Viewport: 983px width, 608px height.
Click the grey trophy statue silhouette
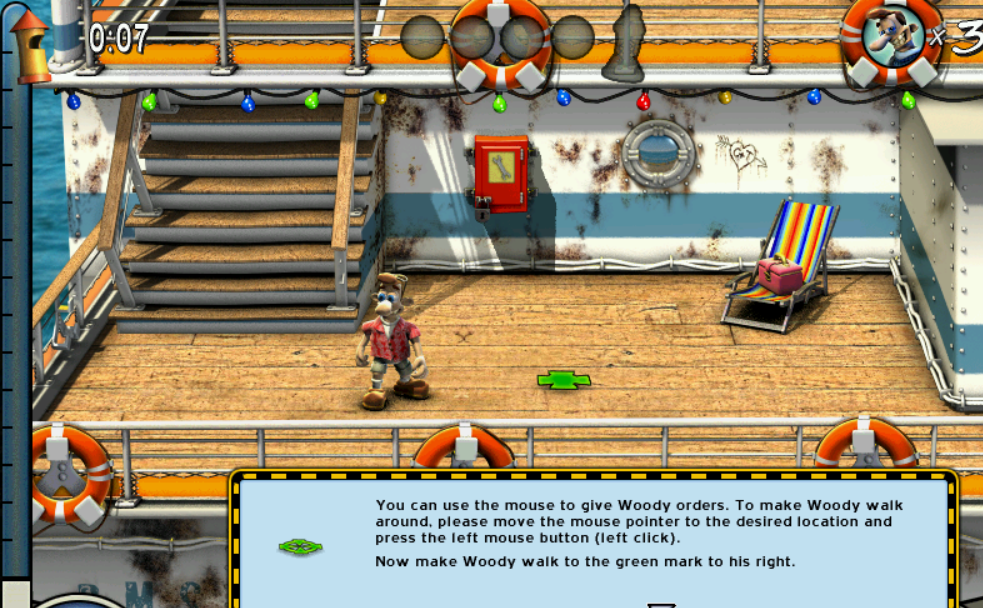pyautogui.click(x=624, y=42)
